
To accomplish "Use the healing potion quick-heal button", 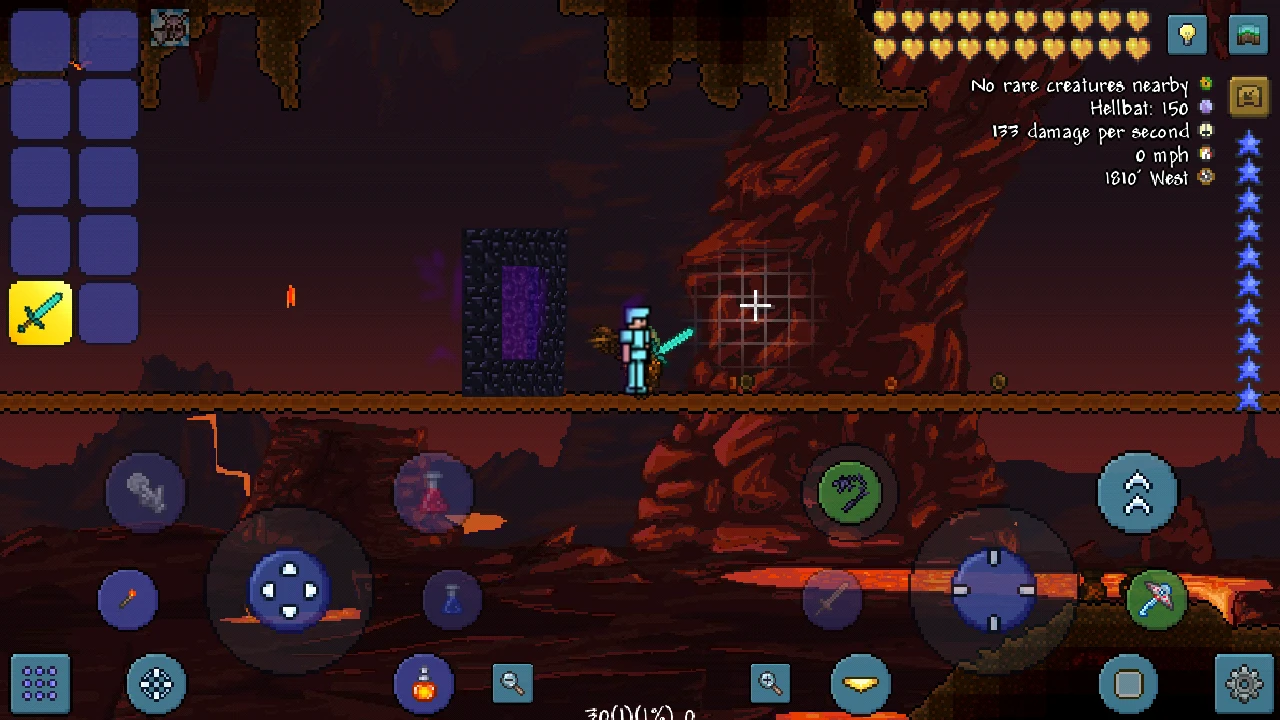I will (424, 683).
